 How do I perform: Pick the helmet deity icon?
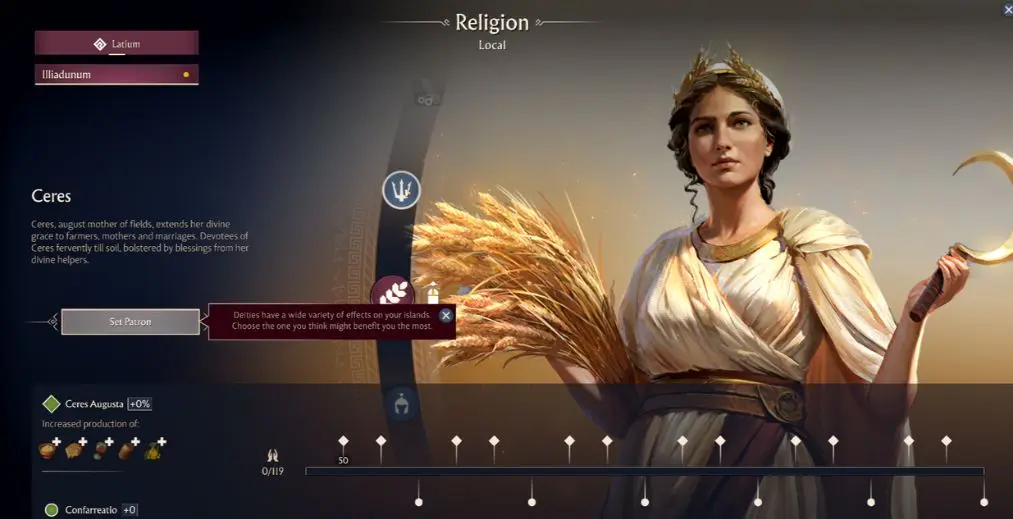[399, 402]
